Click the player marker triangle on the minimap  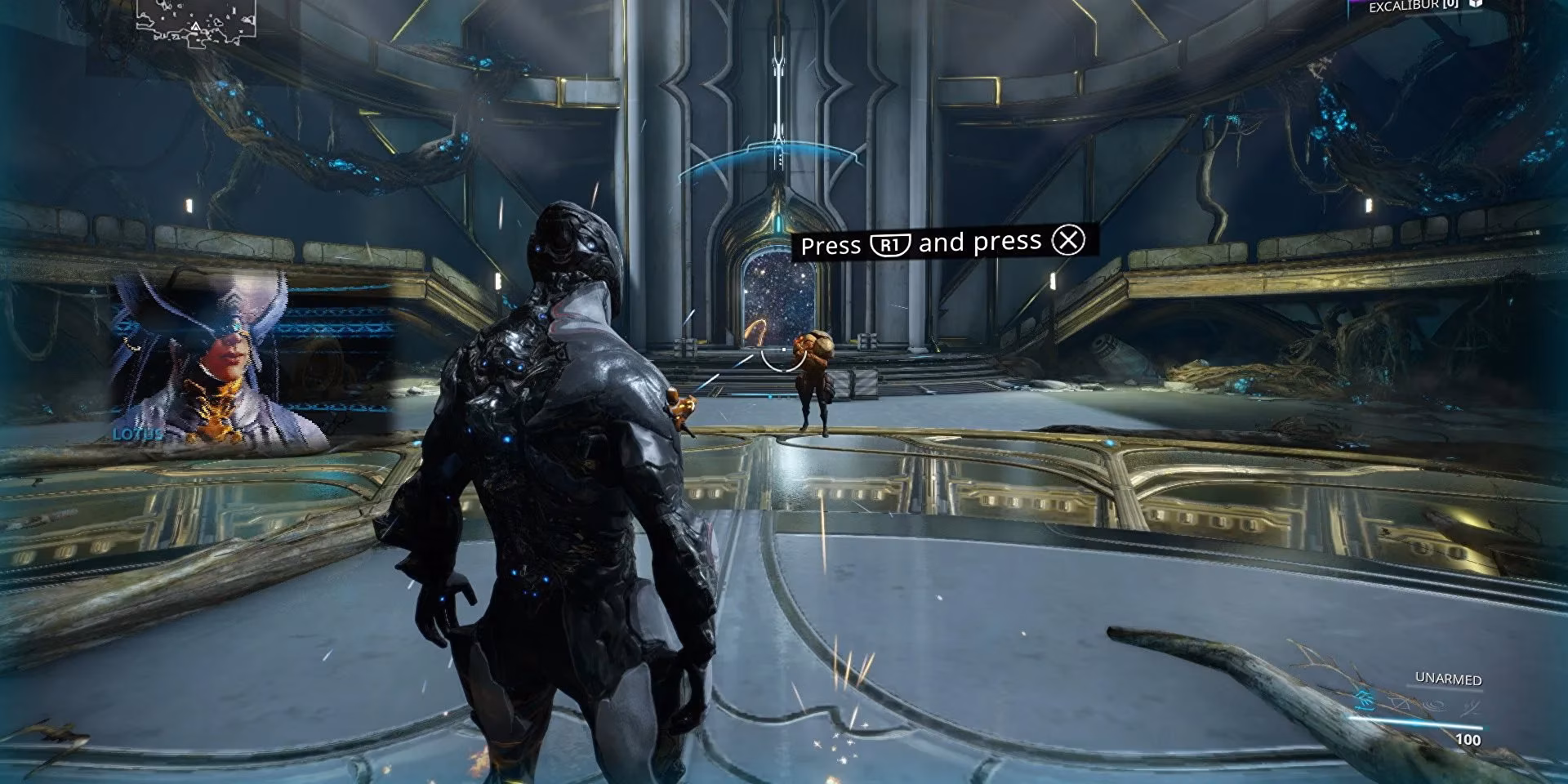(x=196, y=27)
